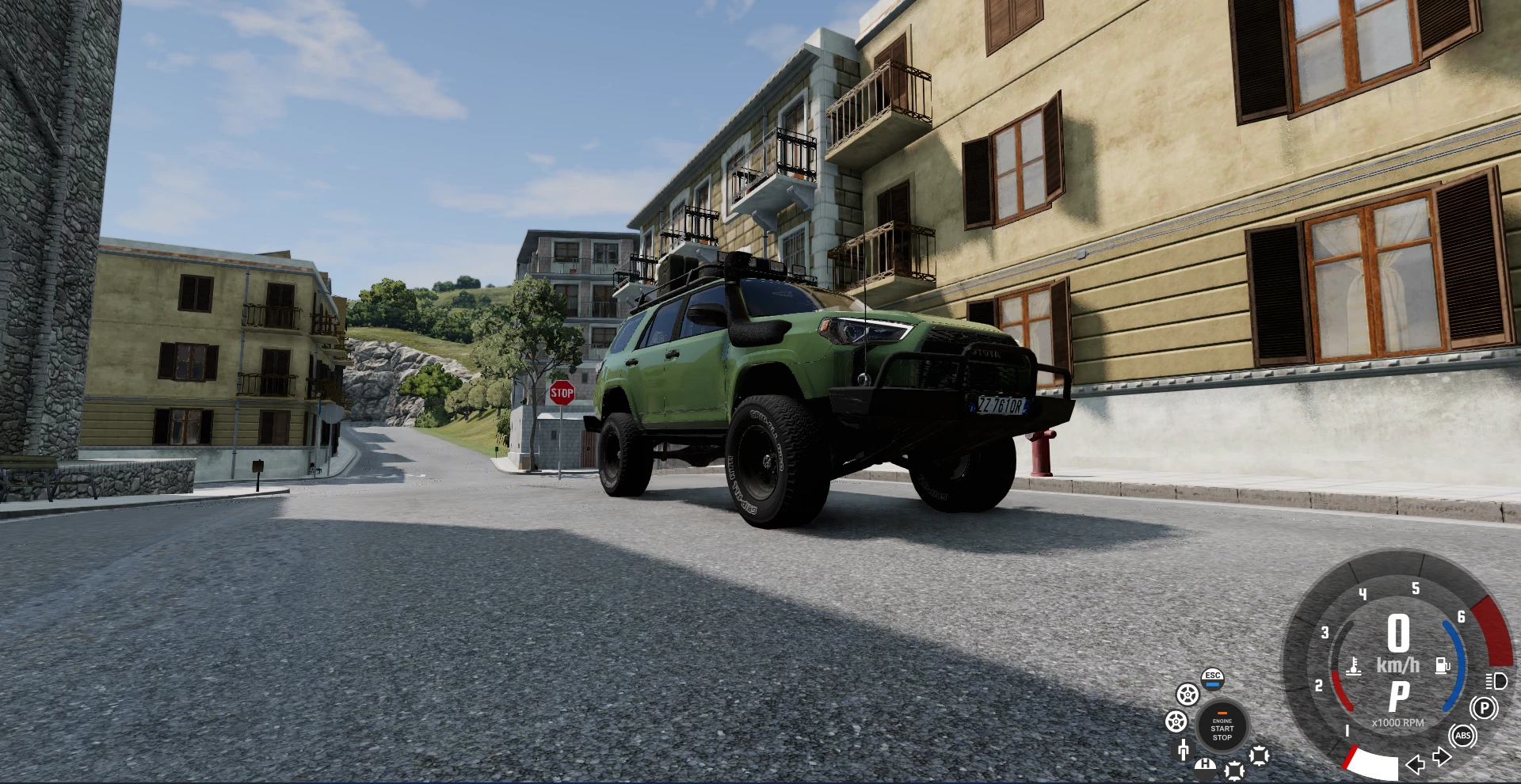
Task: Engage the lower differential lock icon
Action: [x=1234, y=771]
